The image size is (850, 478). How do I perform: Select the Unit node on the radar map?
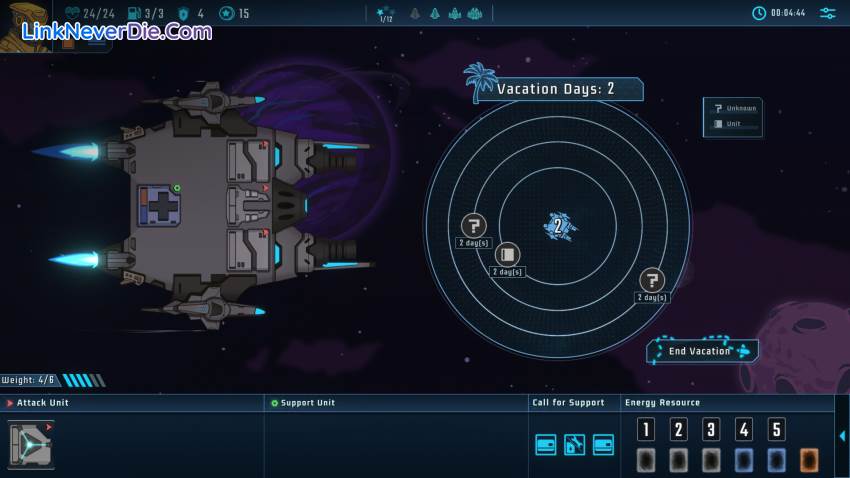[x=507, y=255]
